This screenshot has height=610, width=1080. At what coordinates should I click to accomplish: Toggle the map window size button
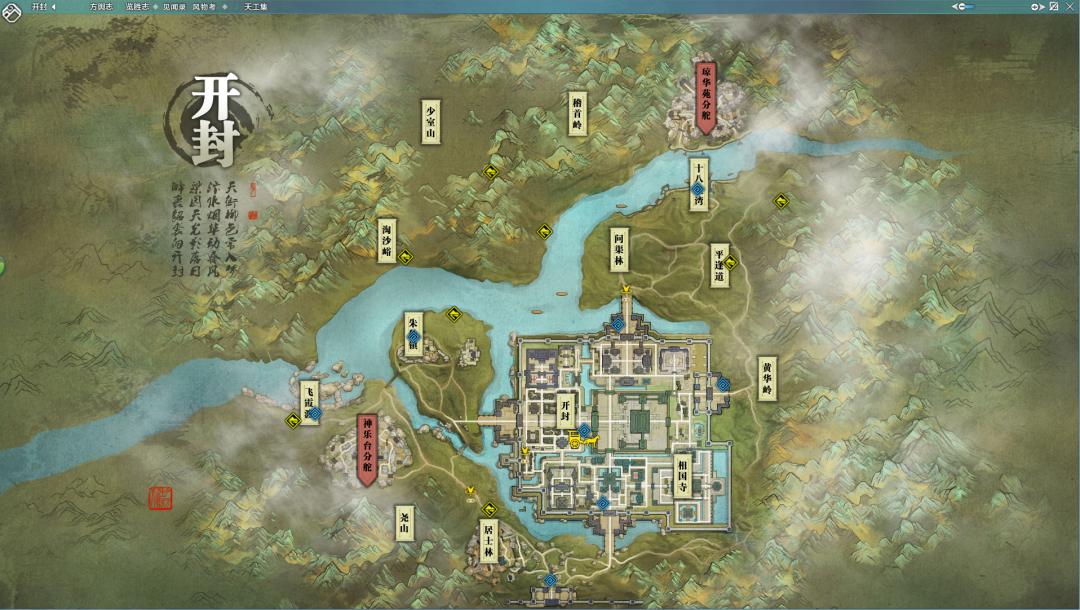click(x=1053, y=6)
